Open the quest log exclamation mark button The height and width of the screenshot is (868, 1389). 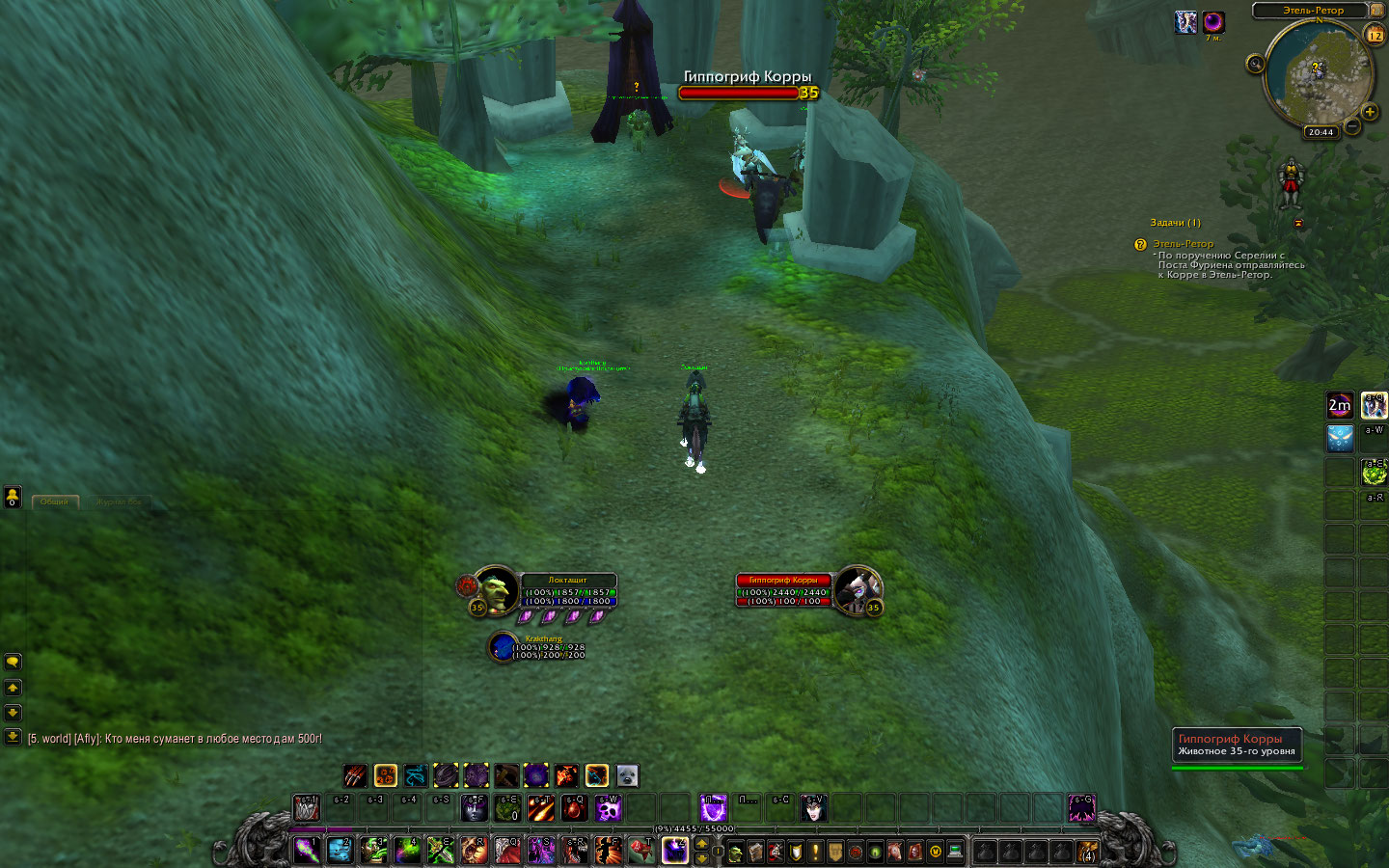(x=815, y=852)
